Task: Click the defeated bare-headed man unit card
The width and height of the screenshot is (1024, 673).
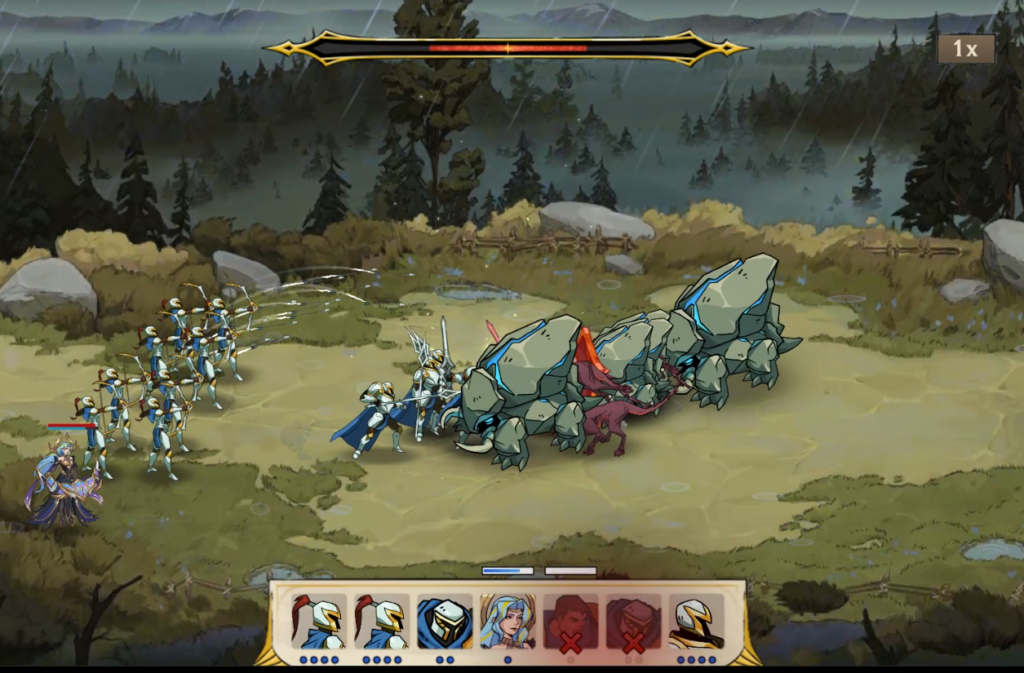Action: pyautogui.click(x=570, y=622)
